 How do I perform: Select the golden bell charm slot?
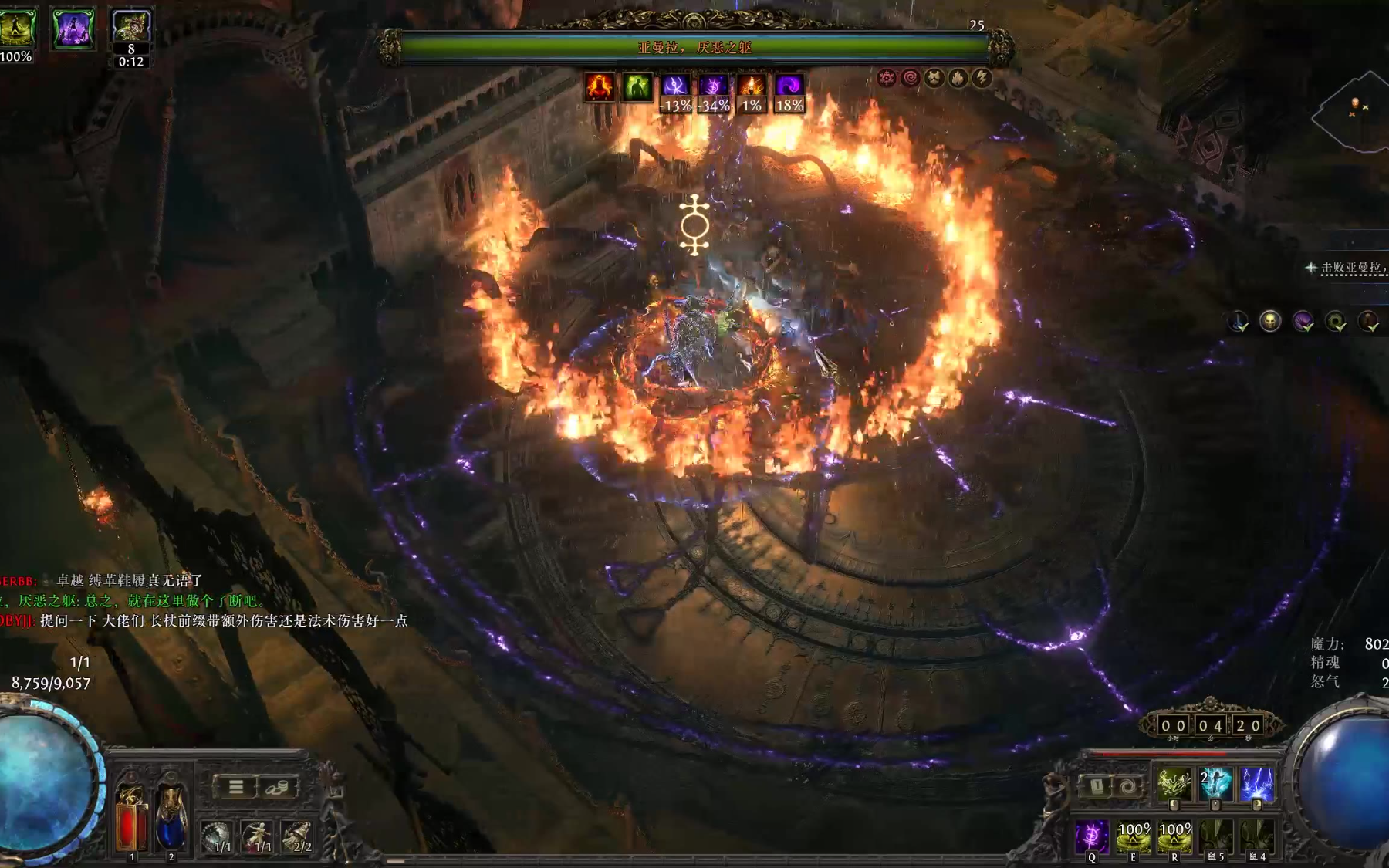point(297,836)
